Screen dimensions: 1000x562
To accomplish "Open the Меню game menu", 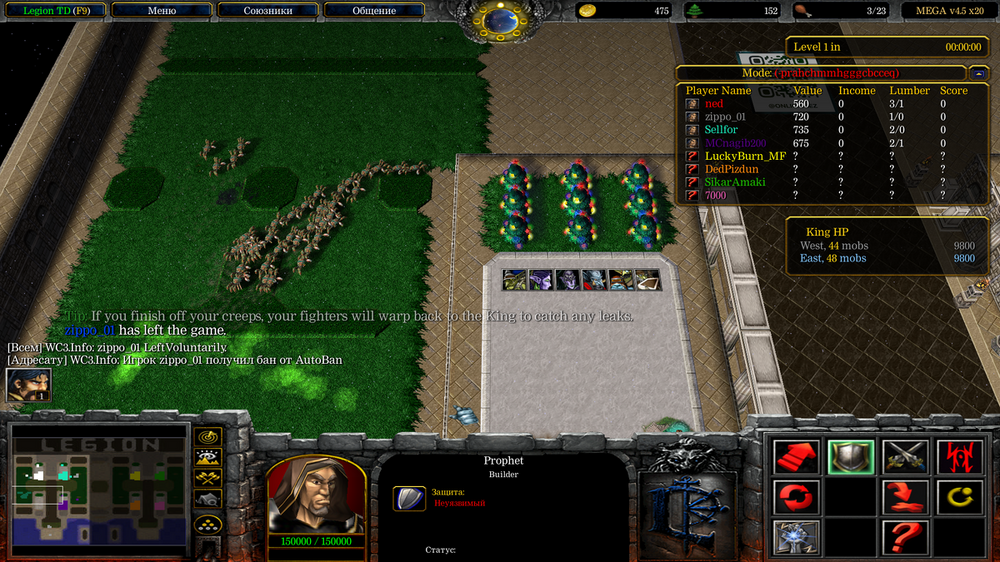I will [161, 11].
